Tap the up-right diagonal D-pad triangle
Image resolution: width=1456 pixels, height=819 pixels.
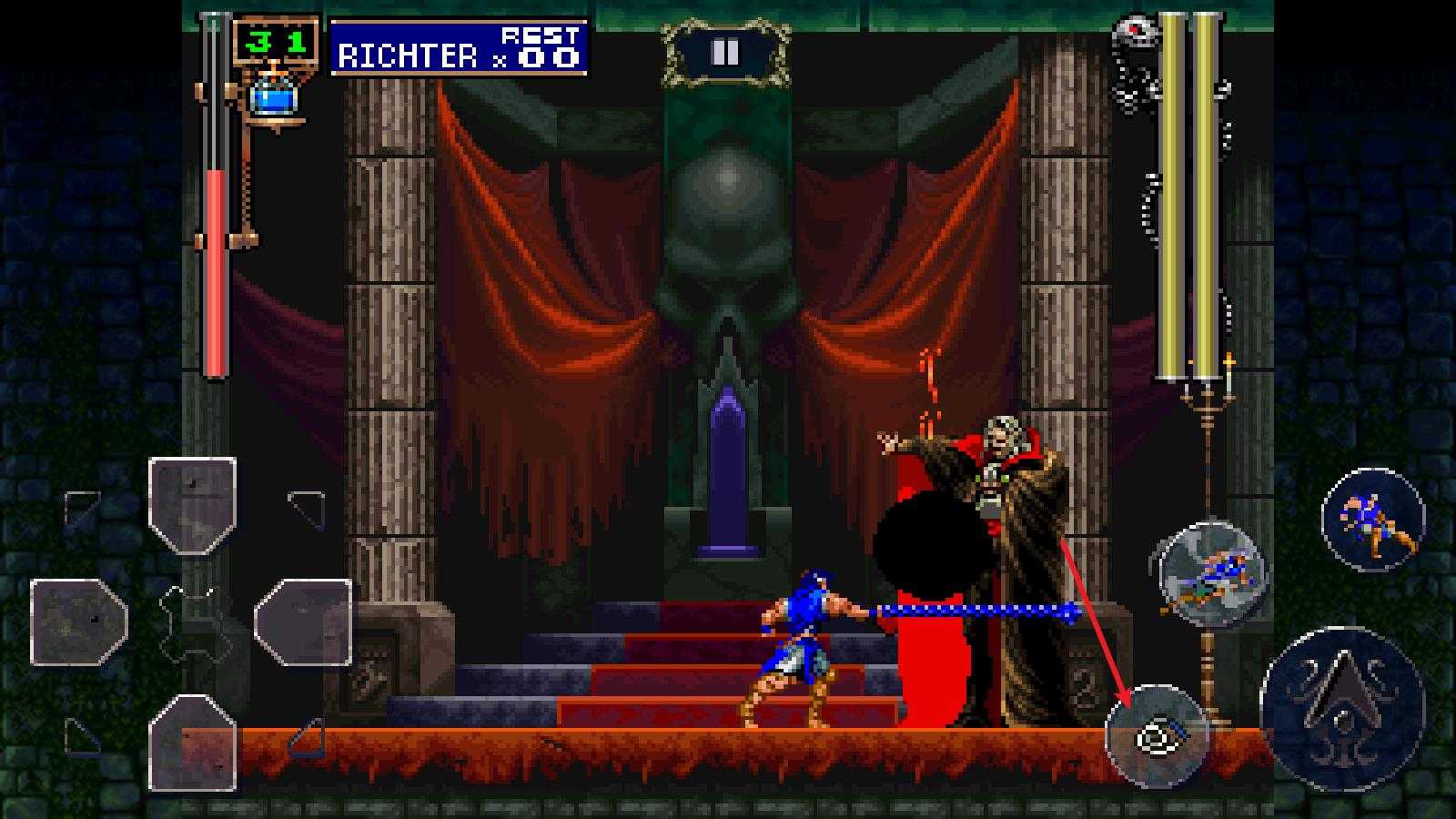308,508
